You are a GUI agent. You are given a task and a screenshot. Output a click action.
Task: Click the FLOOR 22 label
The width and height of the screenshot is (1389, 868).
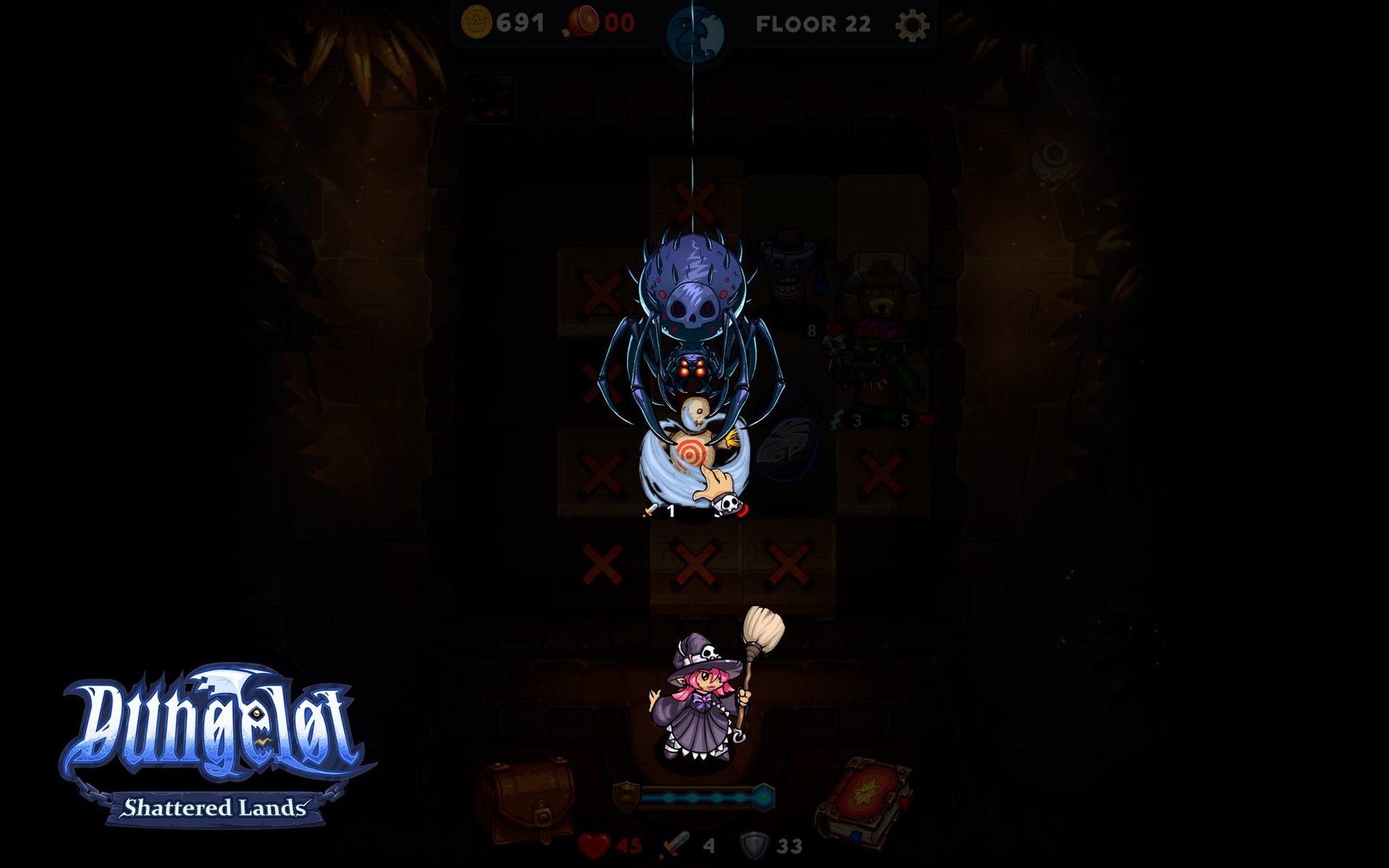(812, 23)
